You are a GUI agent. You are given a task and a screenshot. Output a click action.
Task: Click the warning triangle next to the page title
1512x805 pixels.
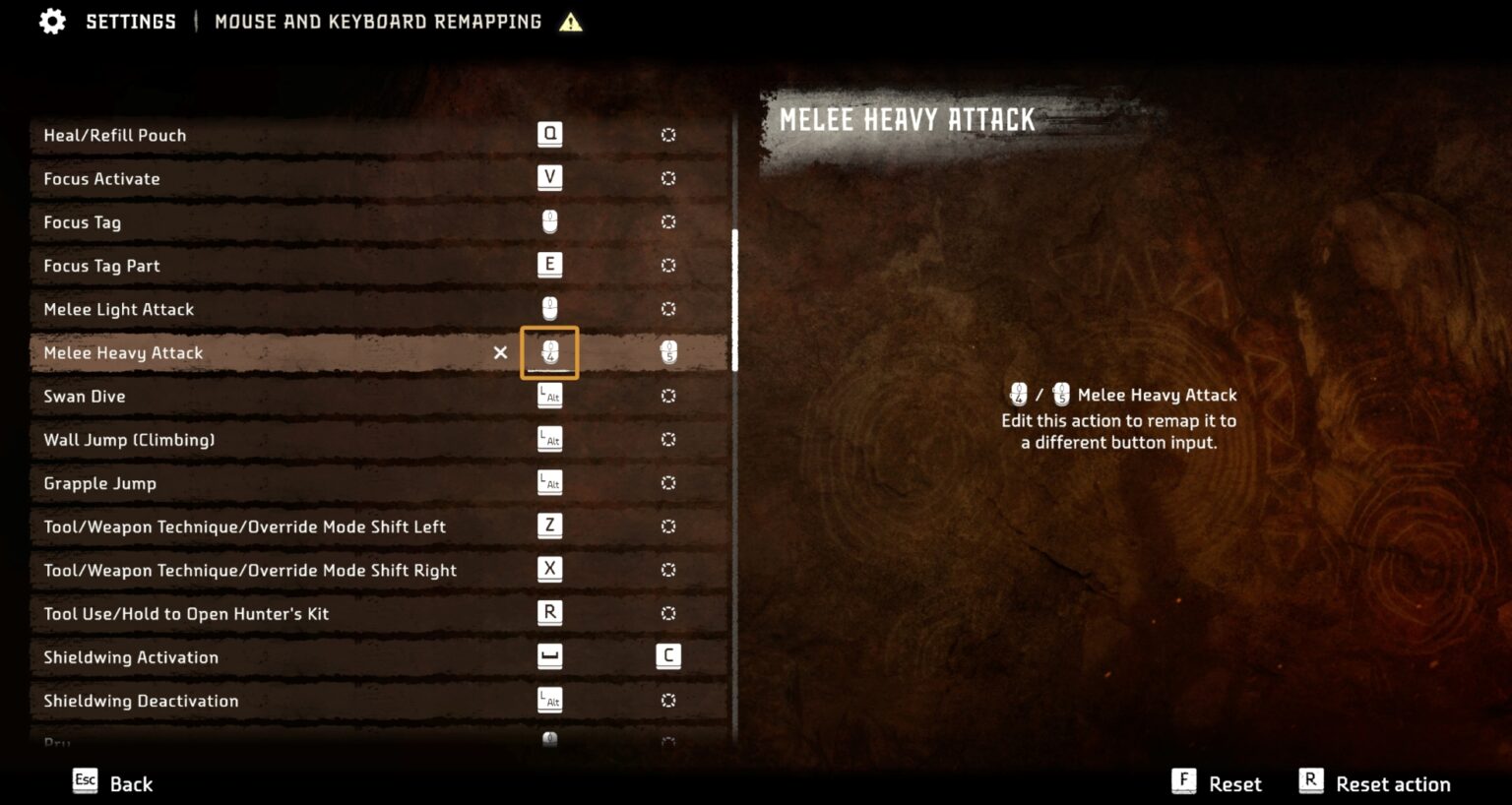pos(570,22)
